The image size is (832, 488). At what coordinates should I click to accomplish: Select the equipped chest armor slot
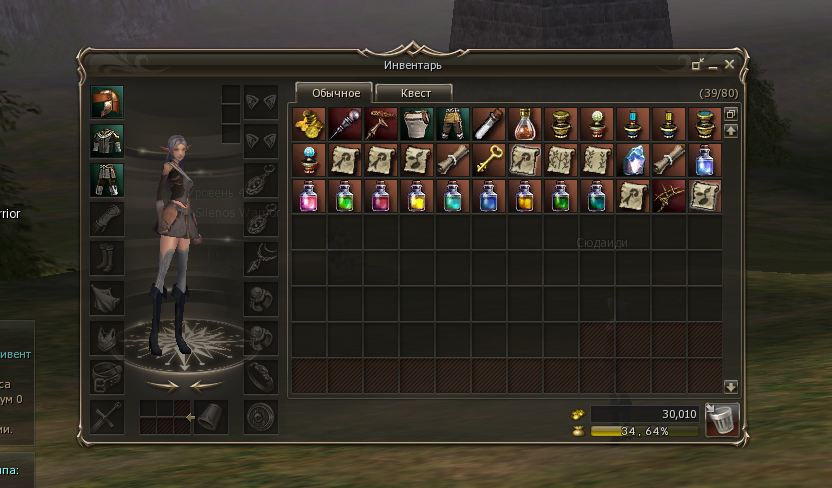coord(106,140)
